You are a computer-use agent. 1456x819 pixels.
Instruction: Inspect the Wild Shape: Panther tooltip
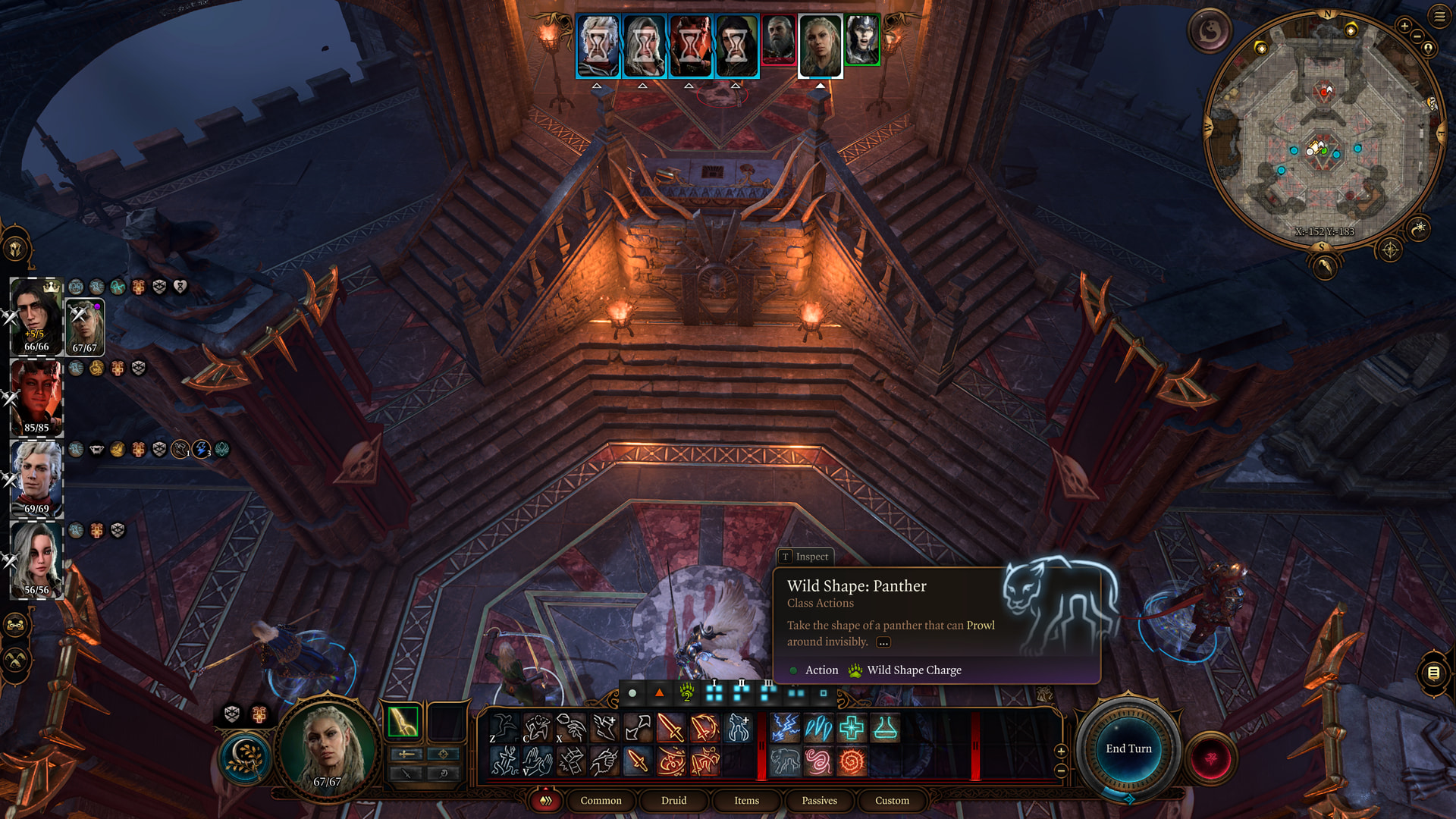point(805,557)
